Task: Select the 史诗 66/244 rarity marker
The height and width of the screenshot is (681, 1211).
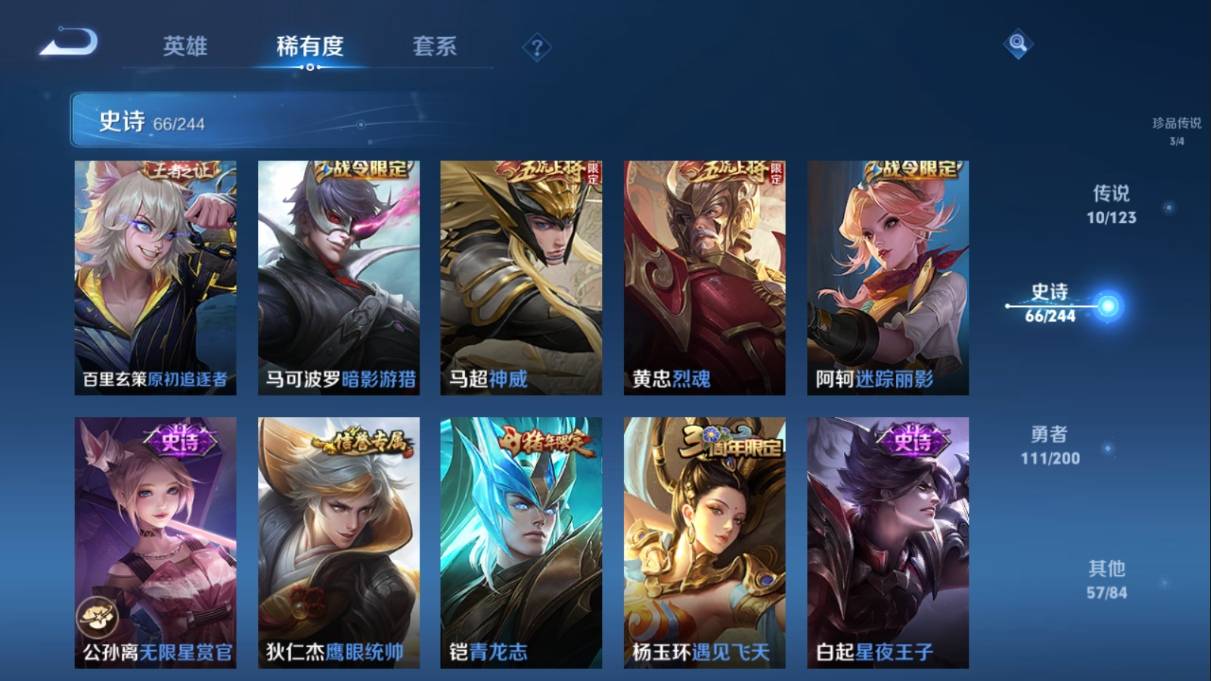Action: point(1052,303)
